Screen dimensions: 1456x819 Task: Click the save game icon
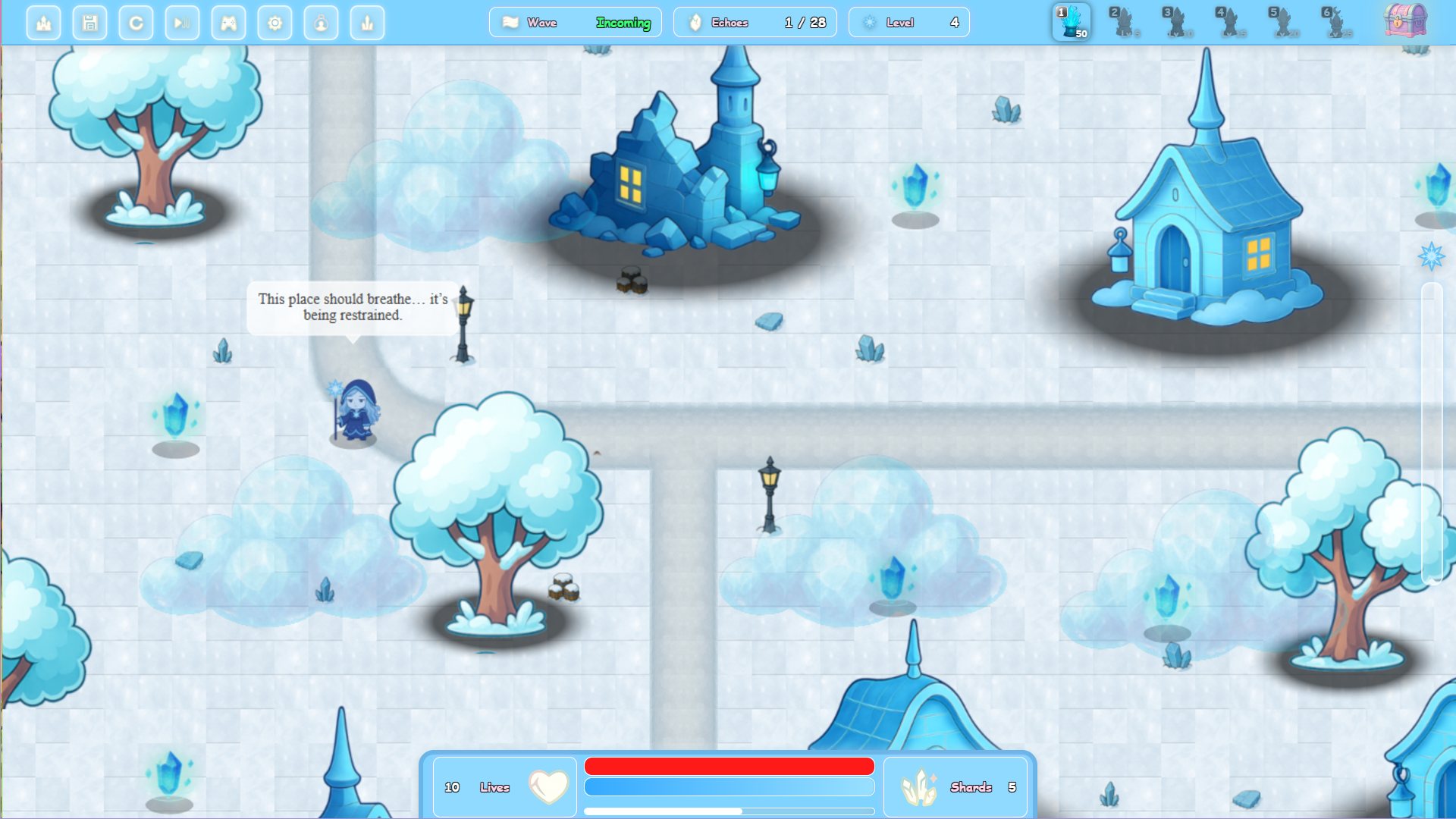[x=89, y=23]
